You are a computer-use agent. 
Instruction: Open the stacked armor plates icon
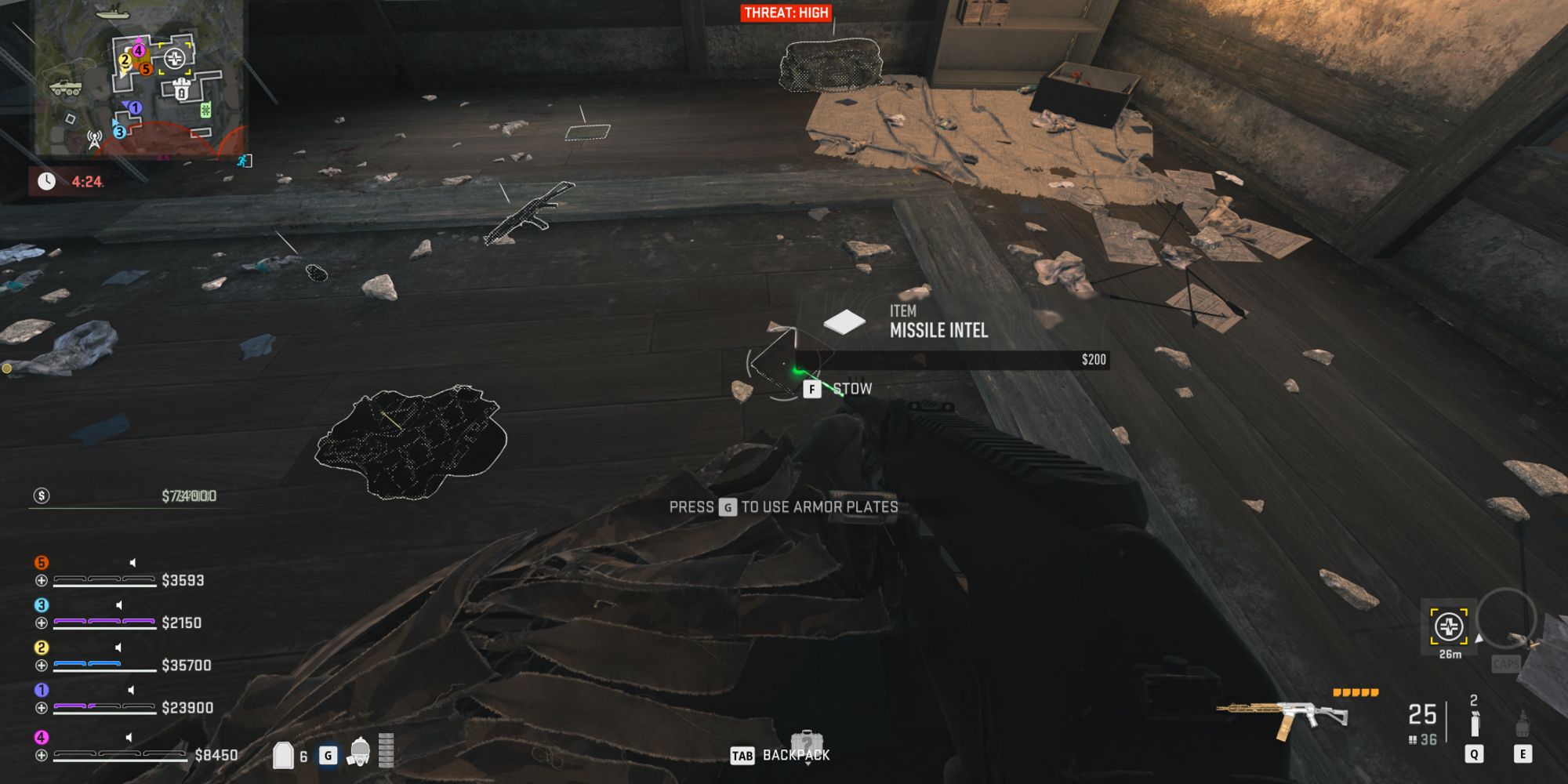[x=384, y=753]
